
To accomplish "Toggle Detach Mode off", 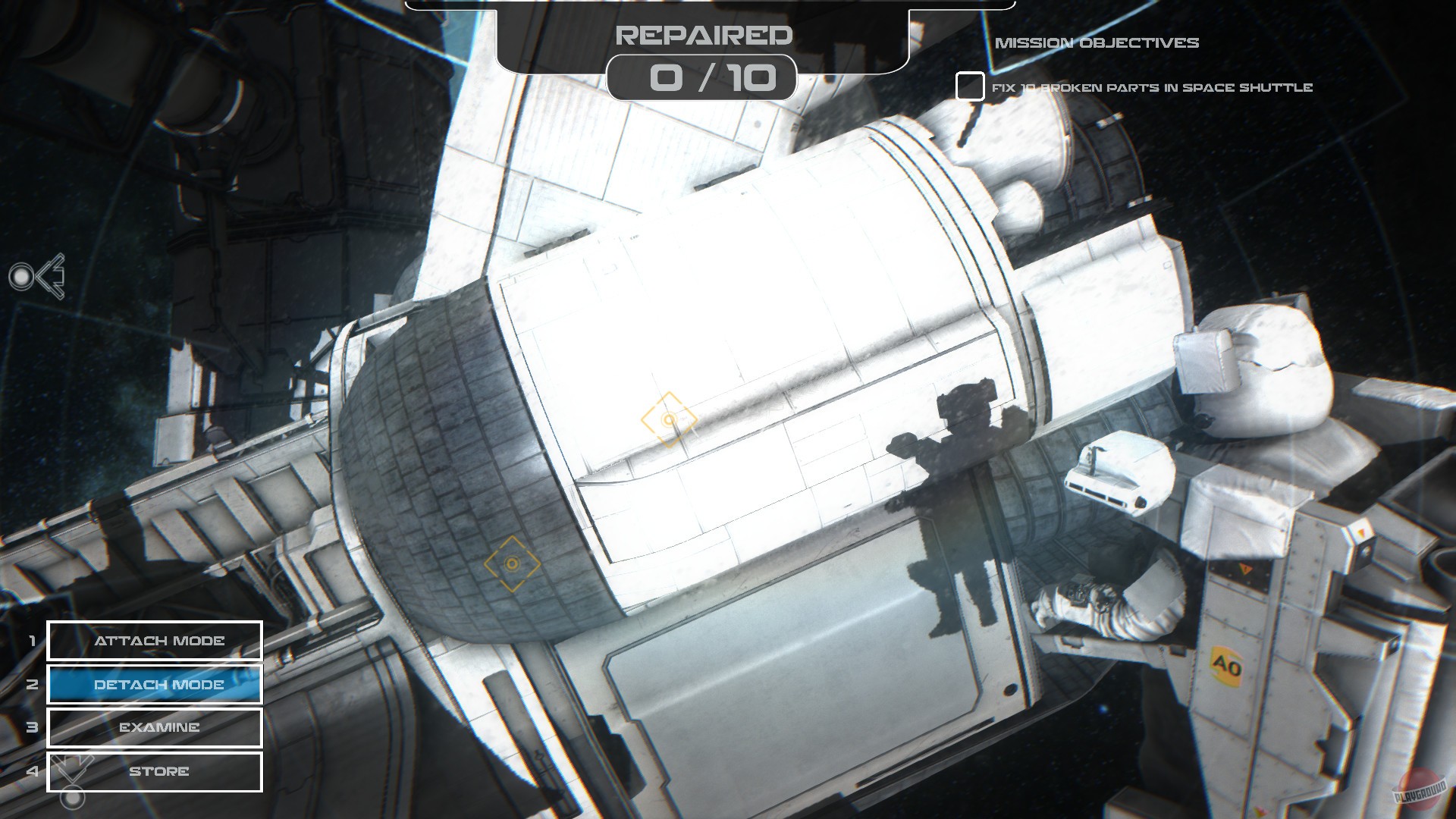I will pos(154,684).
